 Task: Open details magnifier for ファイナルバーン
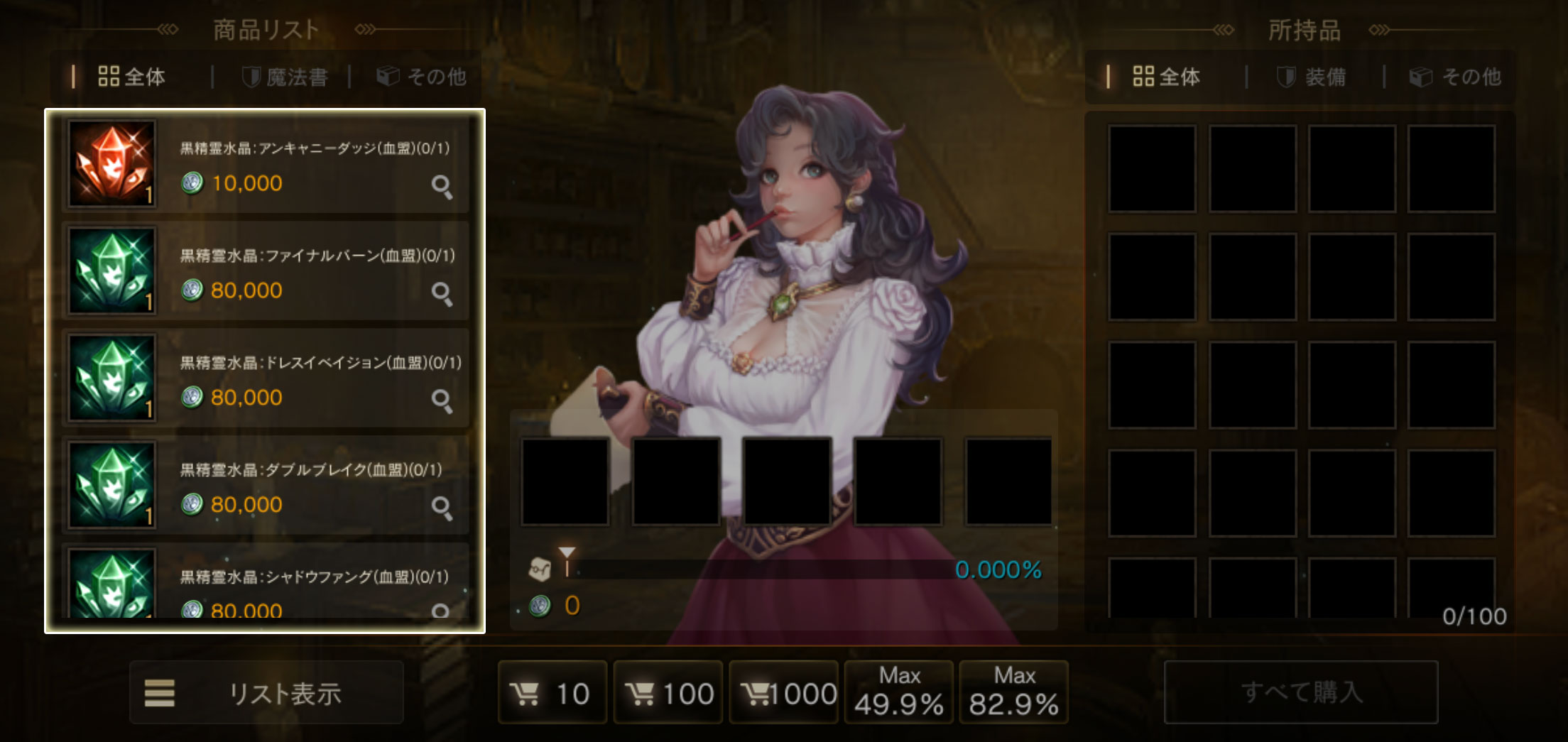[442, 293]
